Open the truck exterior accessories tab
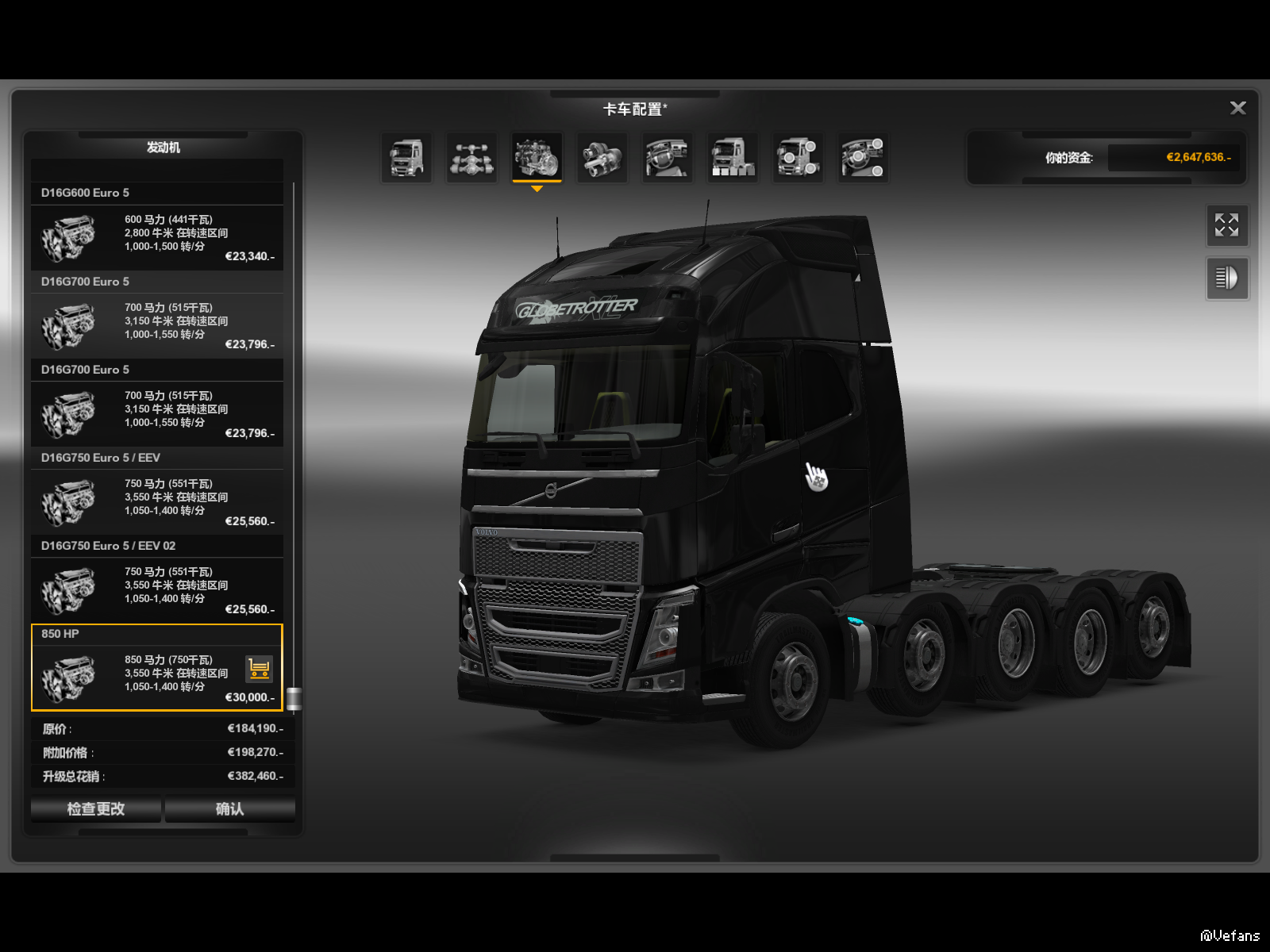Viewport: 1270px width, 952px height. [x=798, y=157]
